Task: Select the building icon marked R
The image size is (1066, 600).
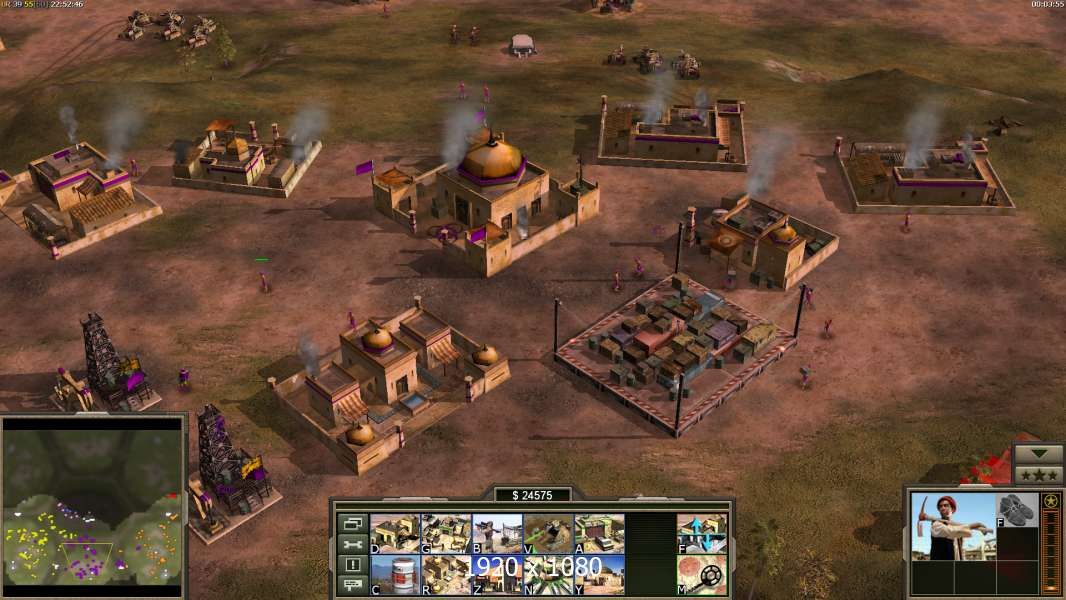Action: (x=446, y=575)
